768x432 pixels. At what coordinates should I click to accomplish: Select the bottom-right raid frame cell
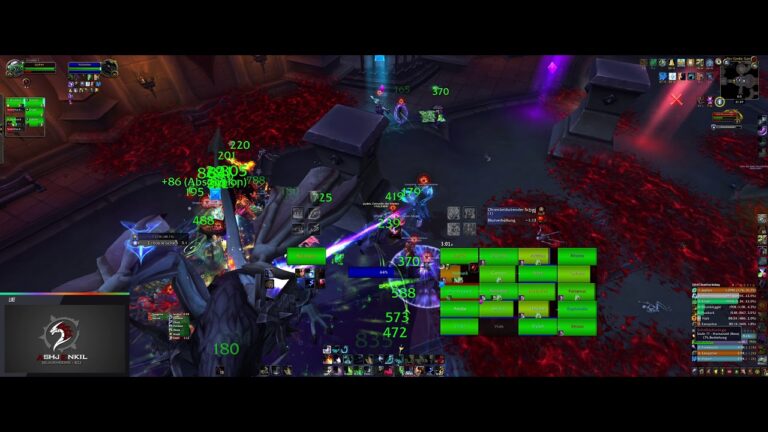pos(576,326)
